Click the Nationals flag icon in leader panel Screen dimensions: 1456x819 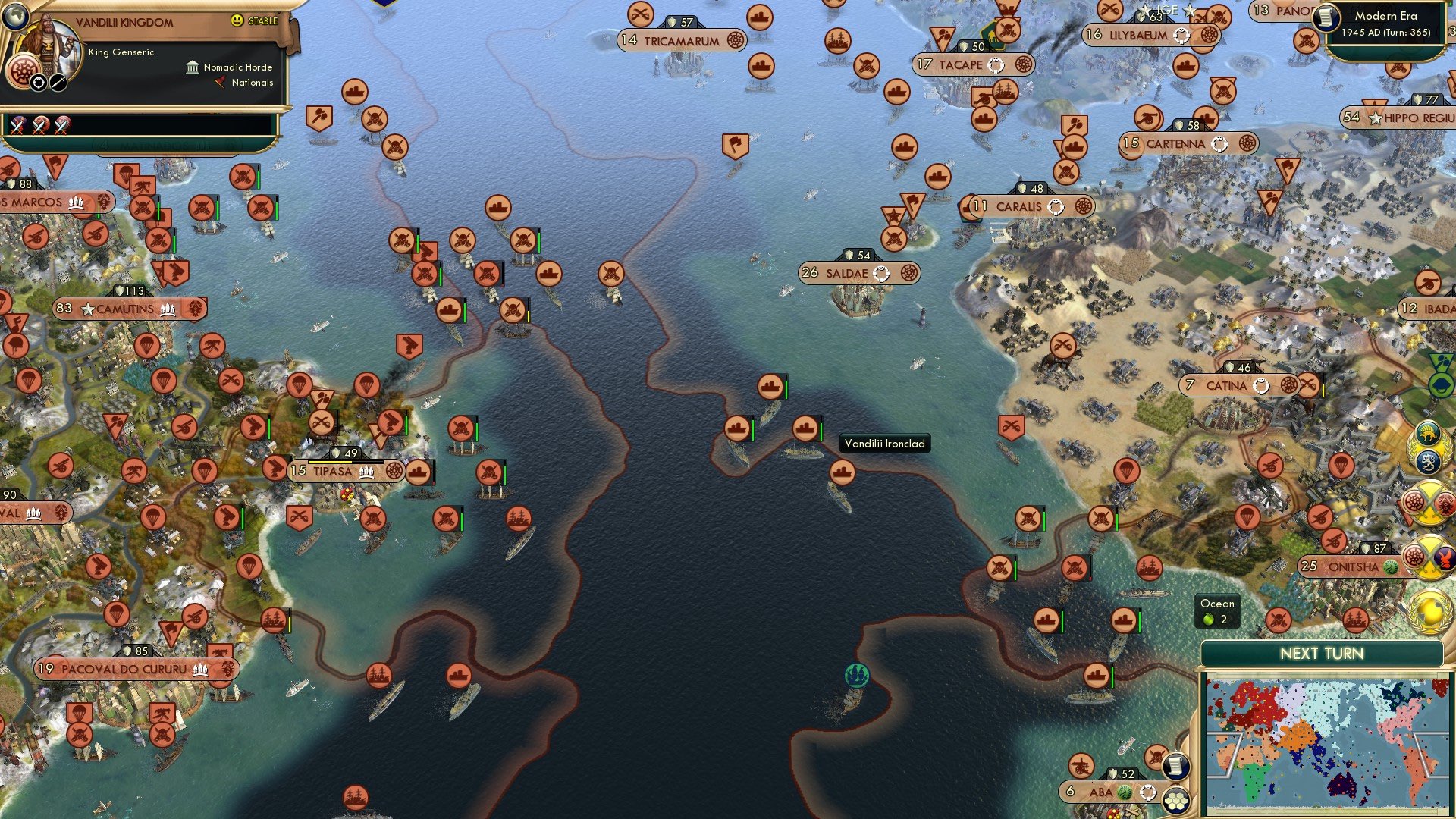(x=221, y=83)
